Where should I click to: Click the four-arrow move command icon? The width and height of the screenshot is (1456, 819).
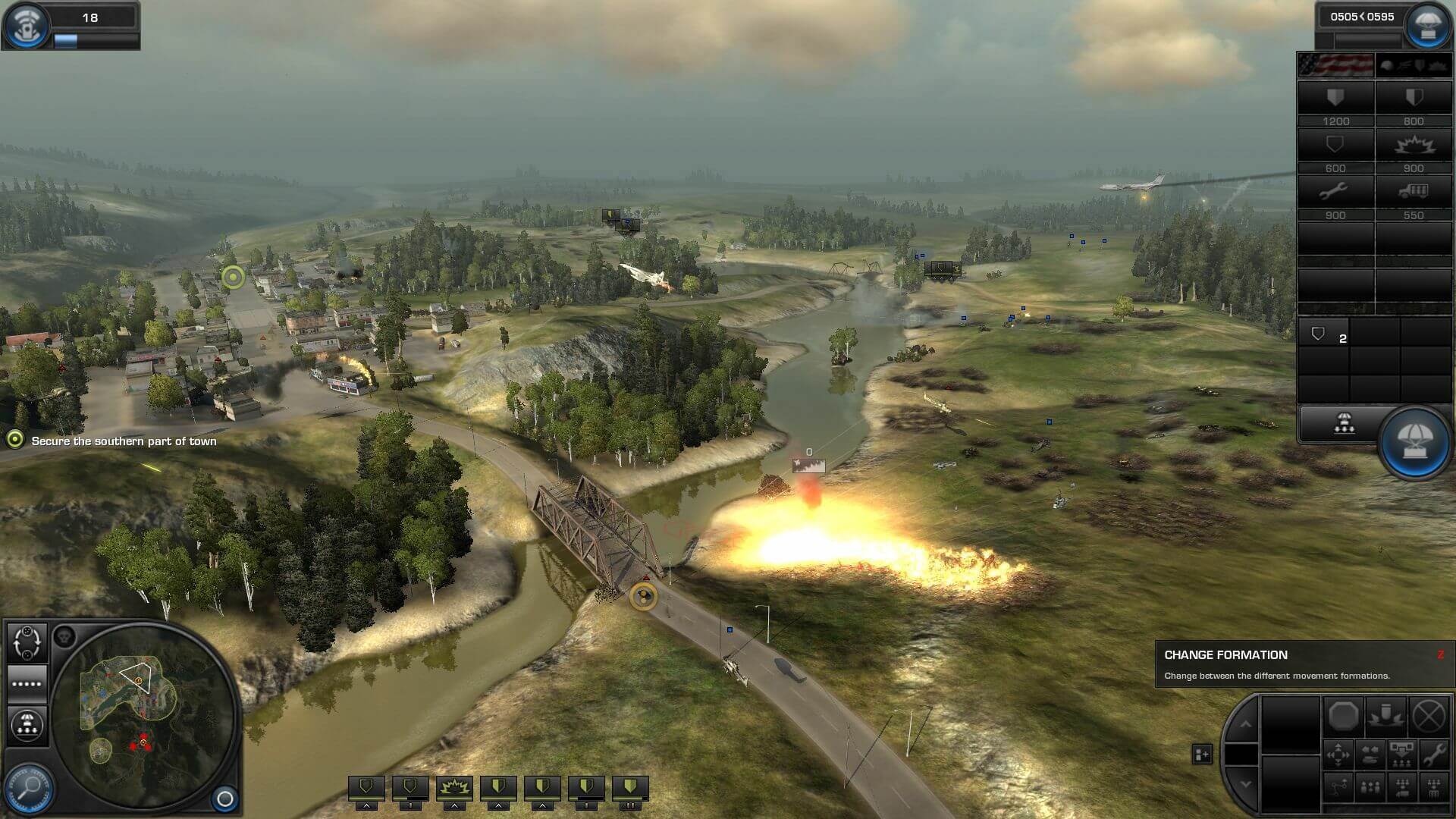1338,755
